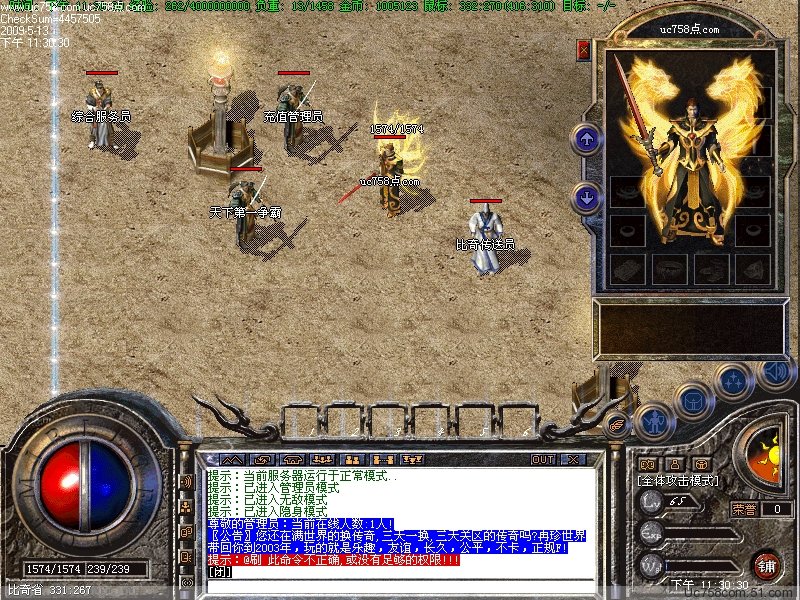Click the OUT button above chat
800x600 pixels.
coord(542,460)
